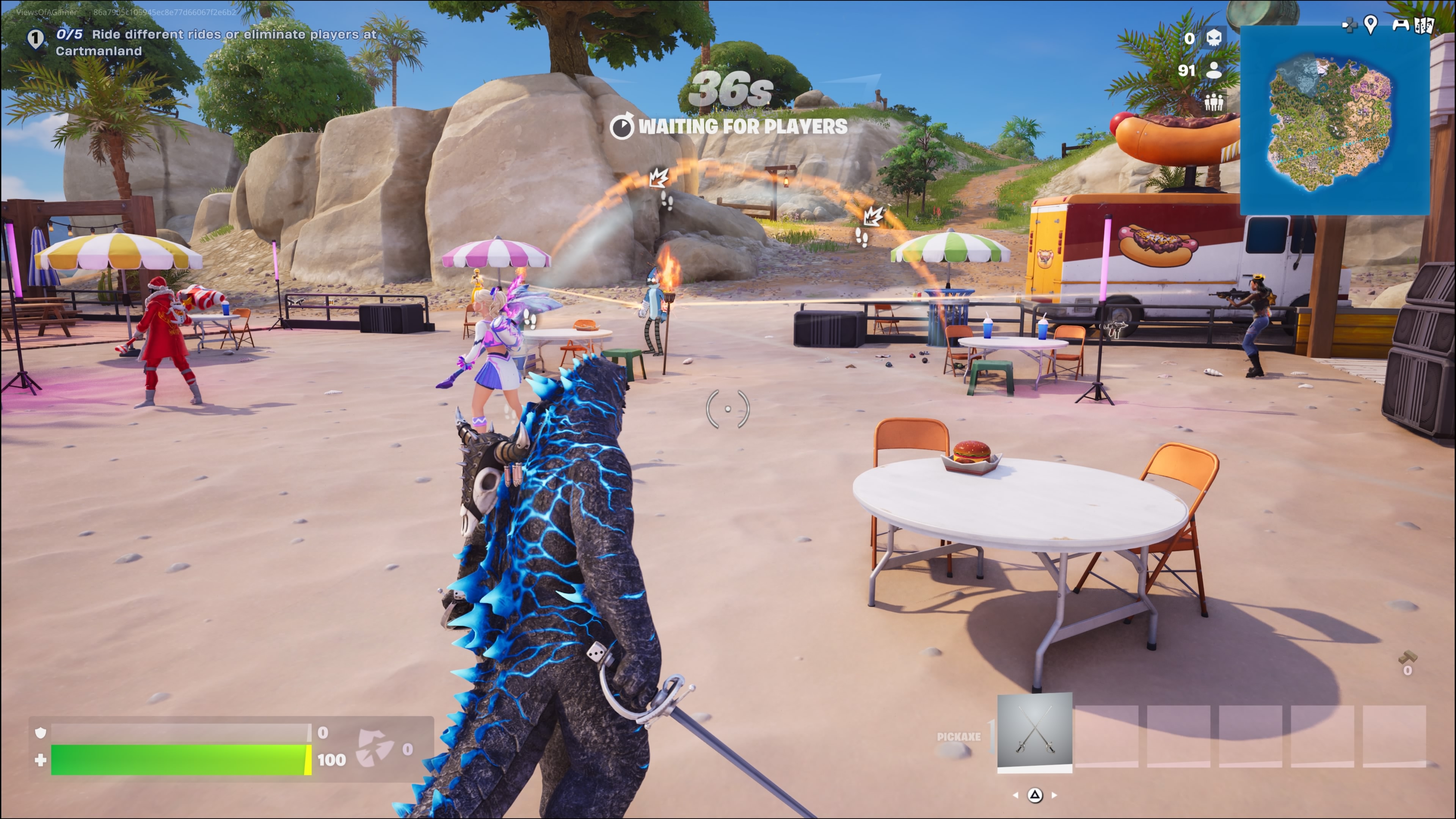Click the skull eliminations icon
The width and height of the screenshot is (1456, 819).
coord(1214,38)
